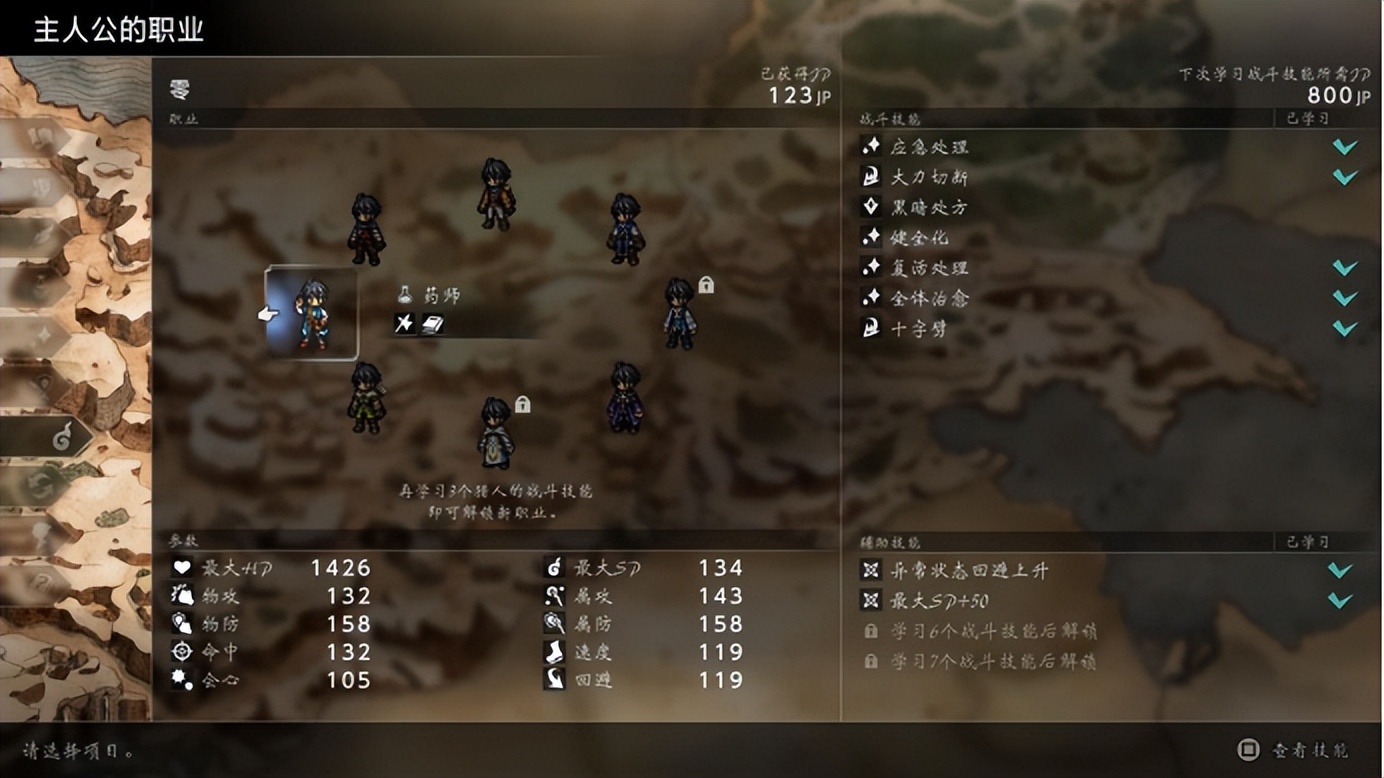Select the highlighted 药师 job portrait
This screenshot has width=1384, height=778.
point(312,314)
